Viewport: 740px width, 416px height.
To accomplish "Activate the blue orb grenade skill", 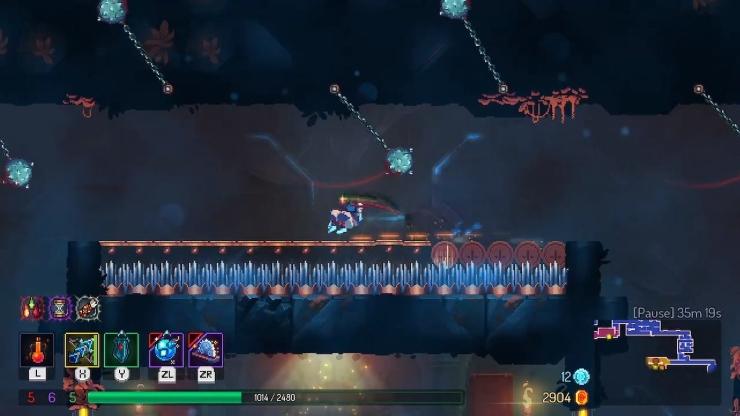I will (166, 350).
